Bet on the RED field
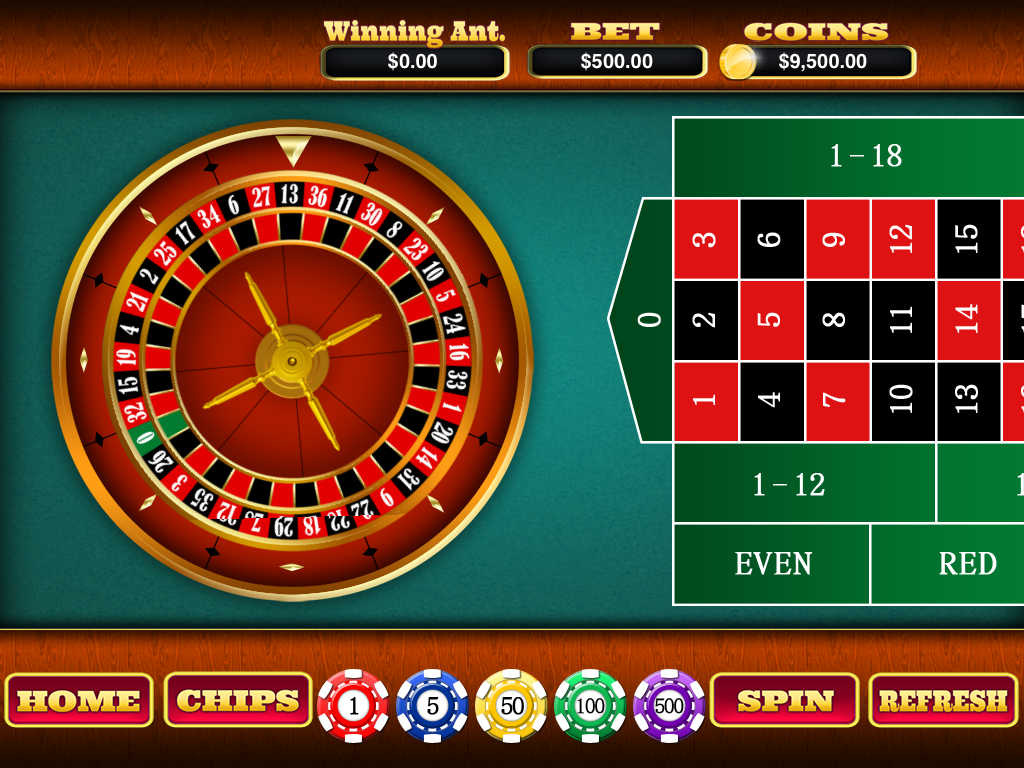Viewport: 1024px width, 768px height. click(967, 564)
